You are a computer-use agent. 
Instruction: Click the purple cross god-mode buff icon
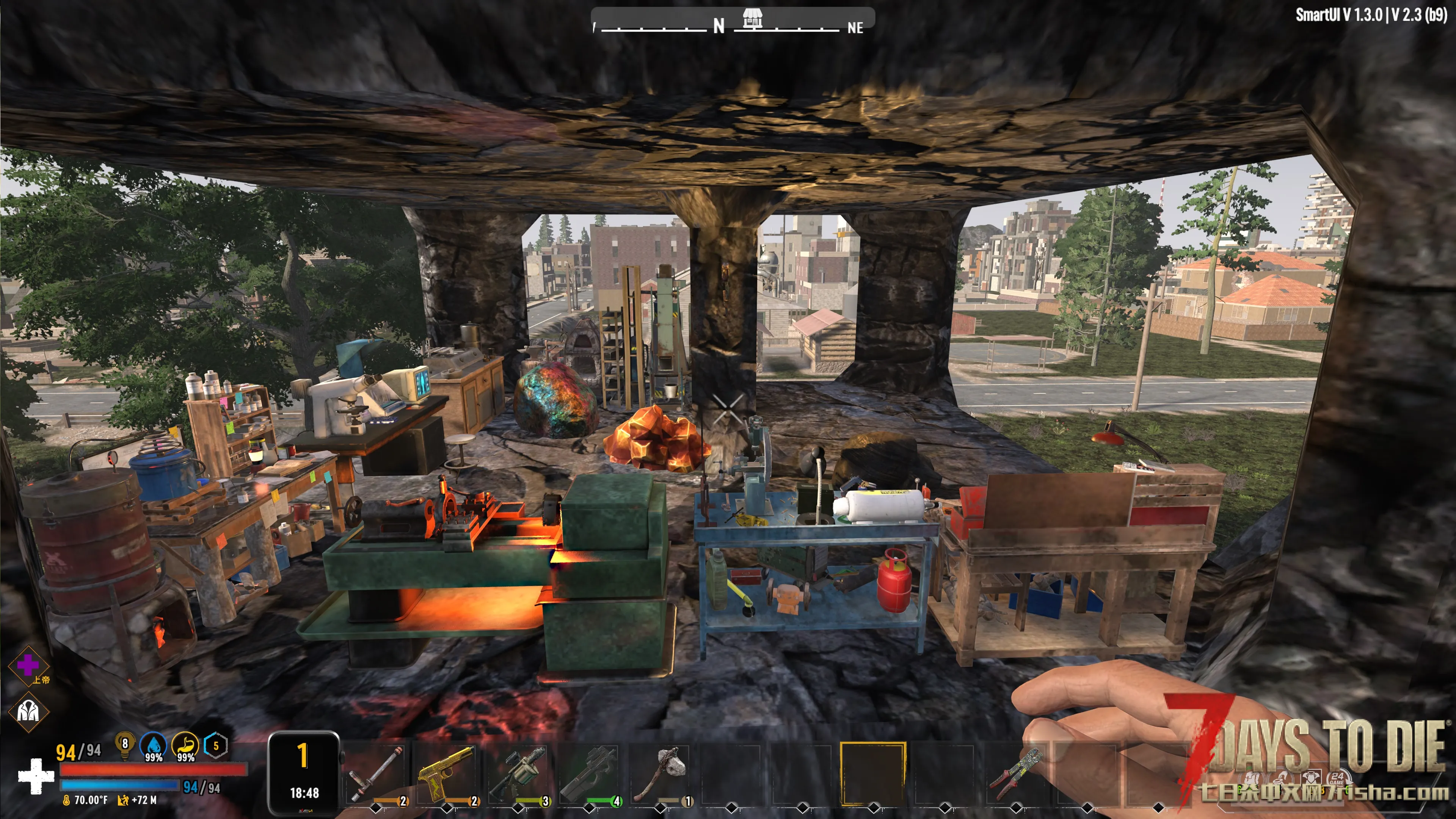coord(28,665)
